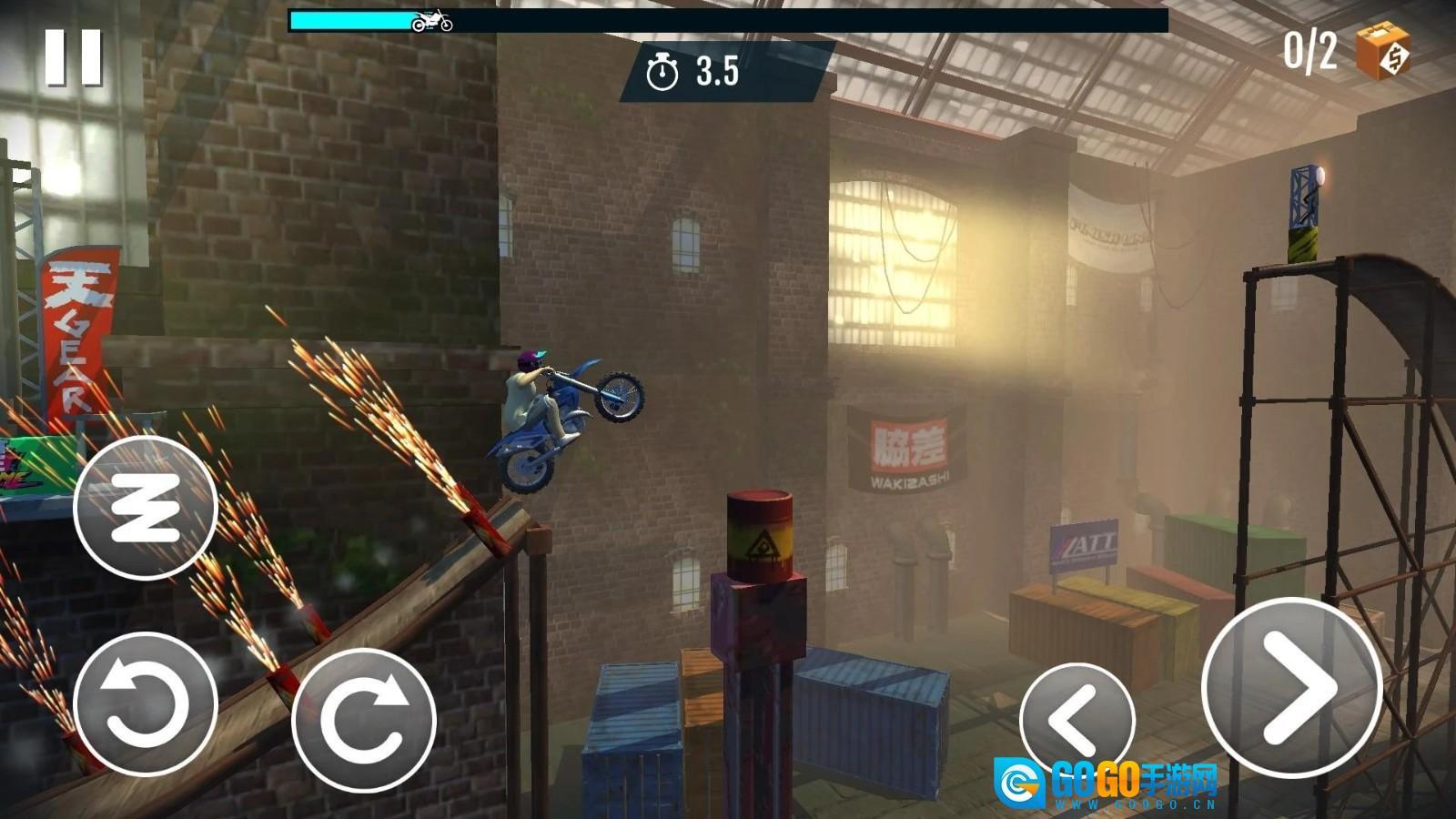Pause the game
1456x819 pixels.
74,57
